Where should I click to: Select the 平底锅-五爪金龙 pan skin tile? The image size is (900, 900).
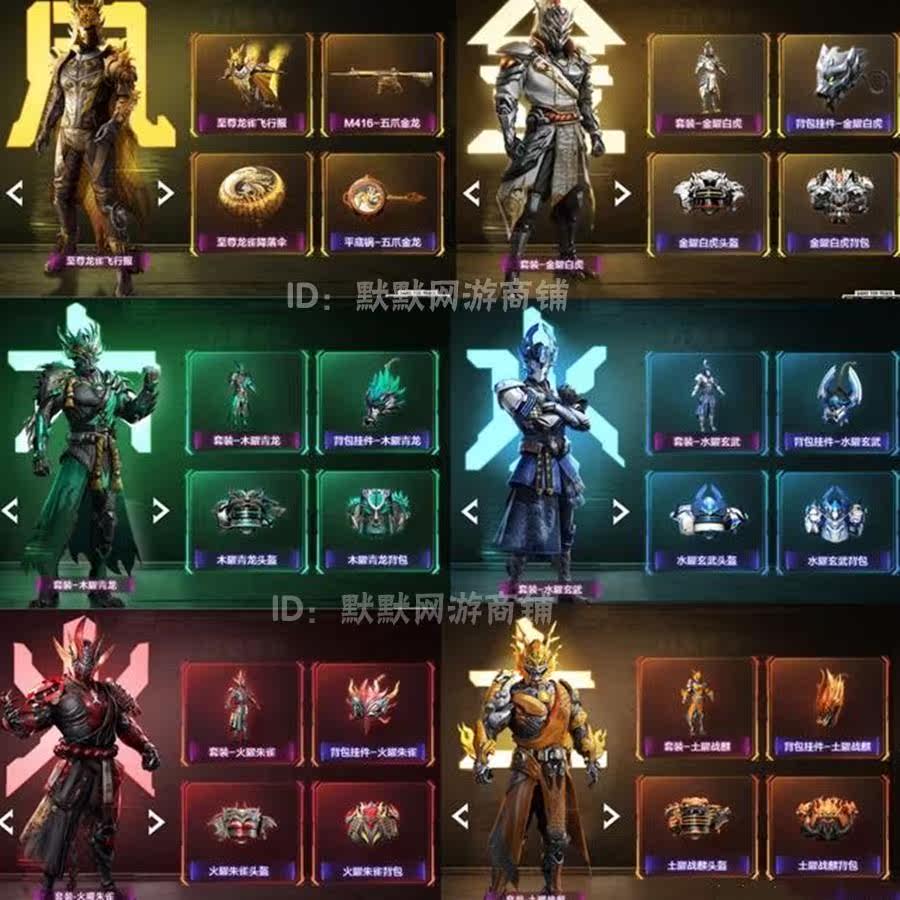[382, 205]
